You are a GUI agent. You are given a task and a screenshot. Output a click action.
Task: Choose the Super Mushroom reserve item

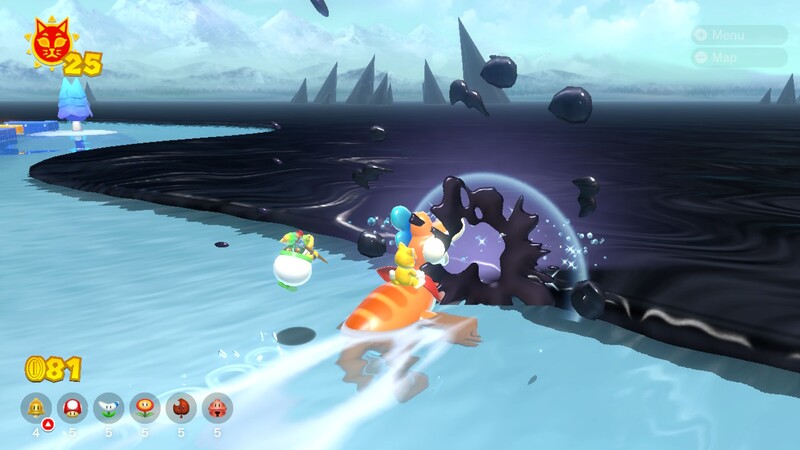pos(72,407)
